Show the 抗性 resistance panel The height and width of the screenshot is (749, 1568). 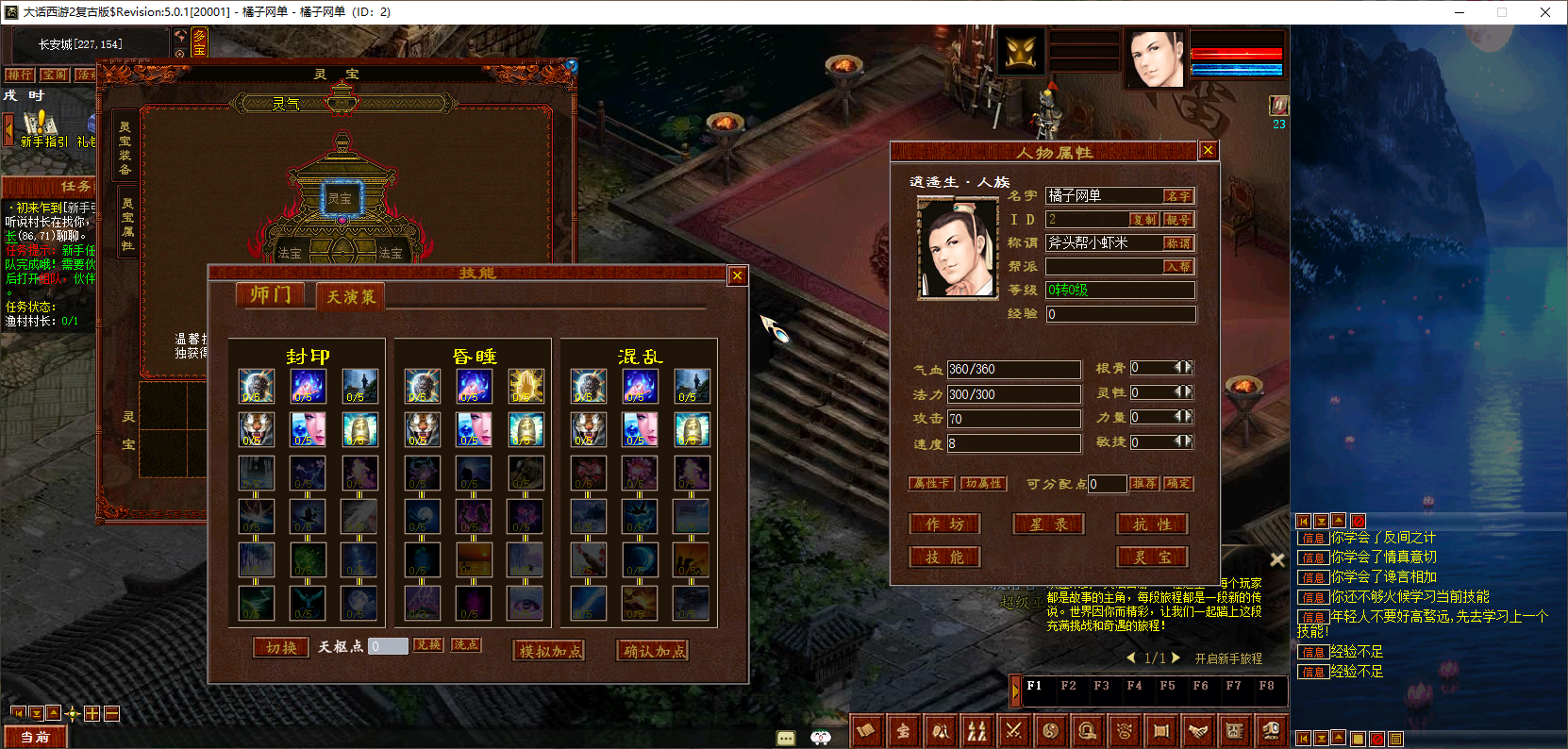point(1152,524)
